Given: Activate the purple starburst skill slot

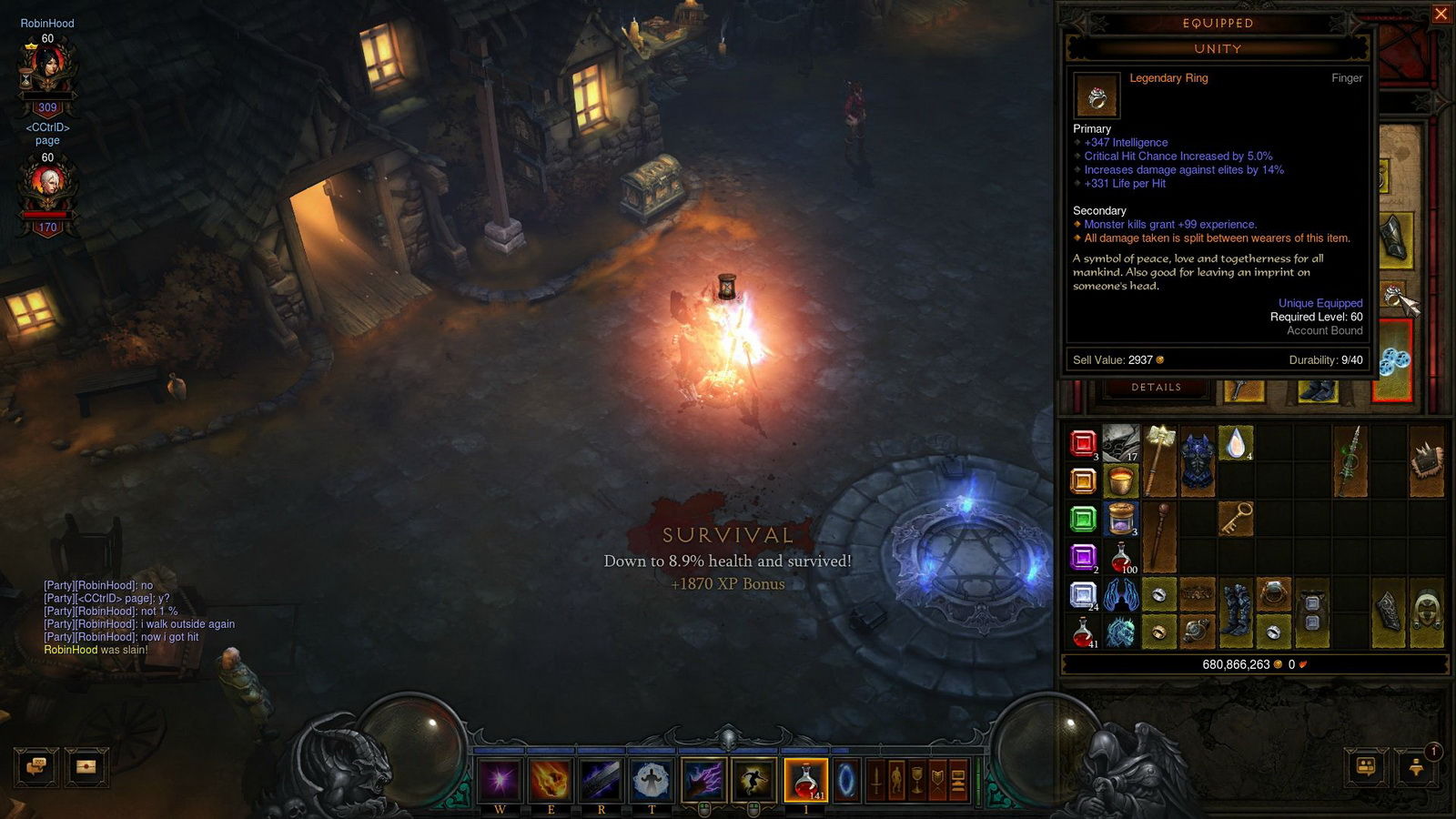Looking at the screenshot, I should (x=500, y=780).
